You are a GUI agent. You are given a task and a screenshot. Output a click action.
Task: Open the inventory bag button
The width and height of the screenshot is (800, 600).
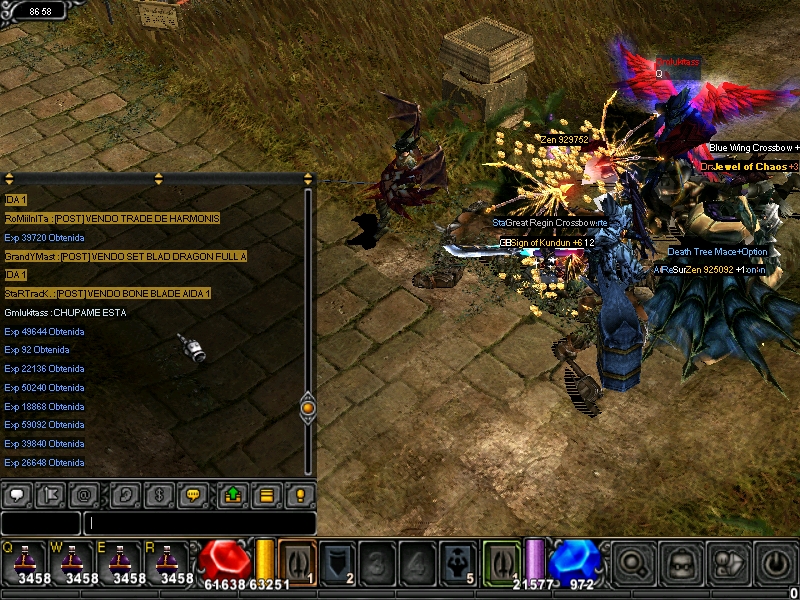pos(679,563)
